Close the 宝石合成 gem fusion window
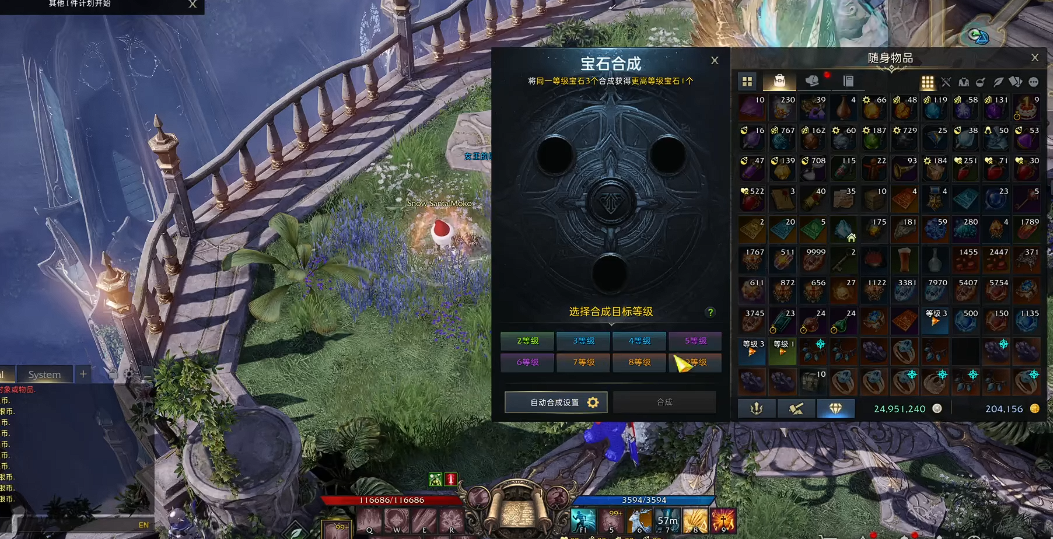This screenshot has height=539, width=1053. tap(714, 61)
